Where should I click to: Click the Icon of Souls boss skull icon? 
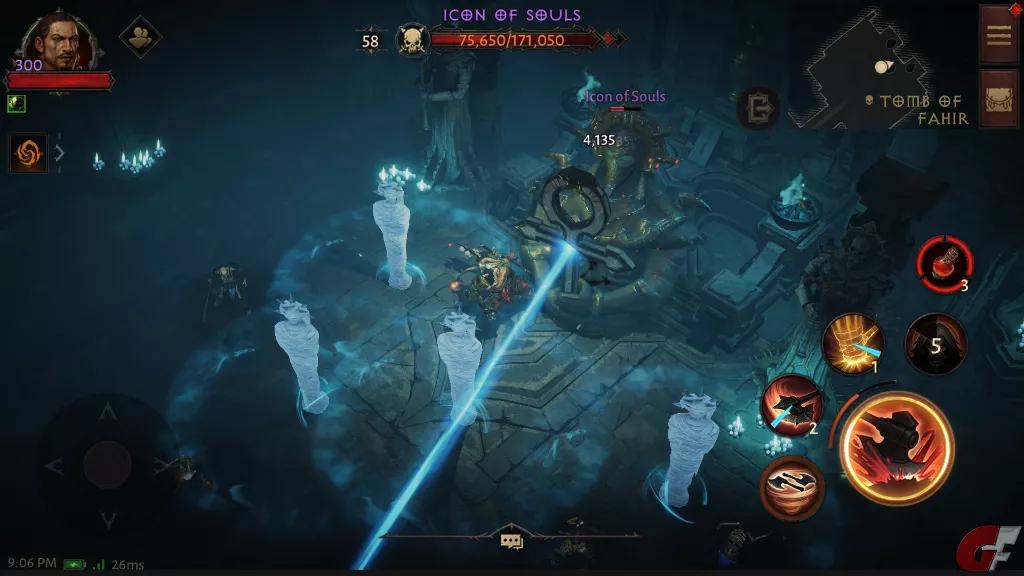point(411,40)
